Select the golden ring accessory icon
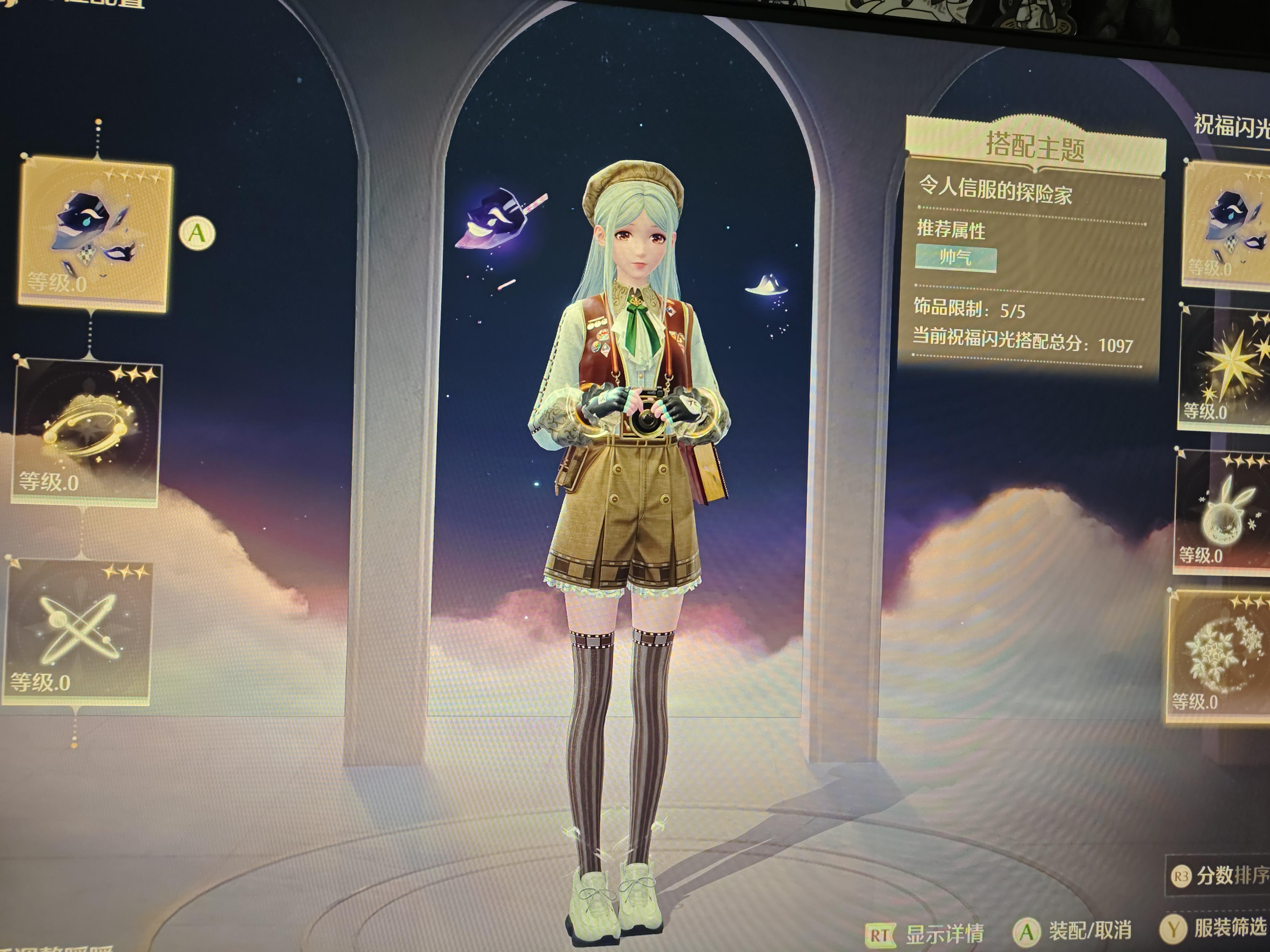The image size is (1270, 952). [x=86, y=428]
